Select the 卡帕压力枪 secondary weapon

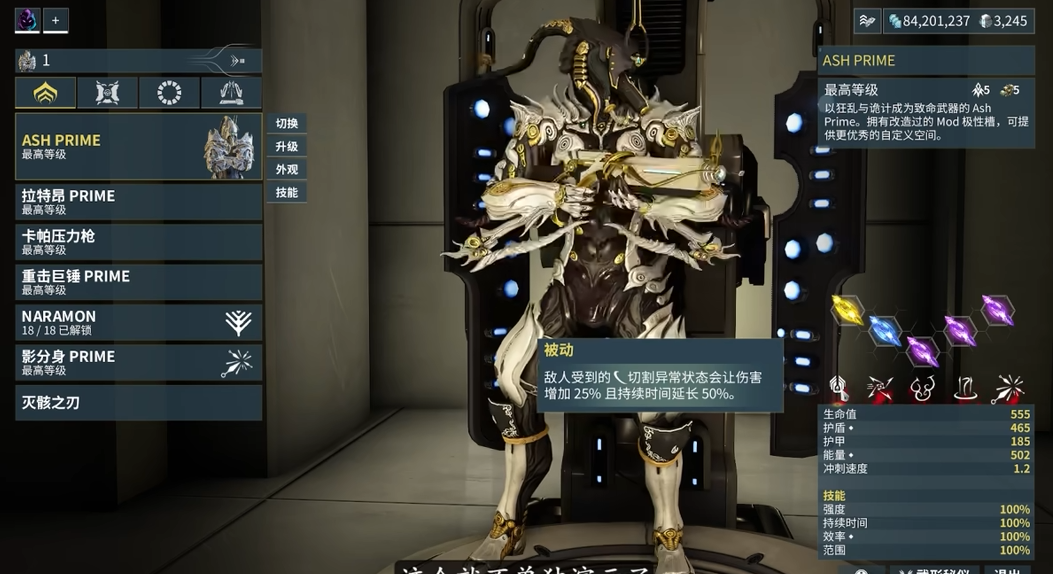tap(138, 242)
